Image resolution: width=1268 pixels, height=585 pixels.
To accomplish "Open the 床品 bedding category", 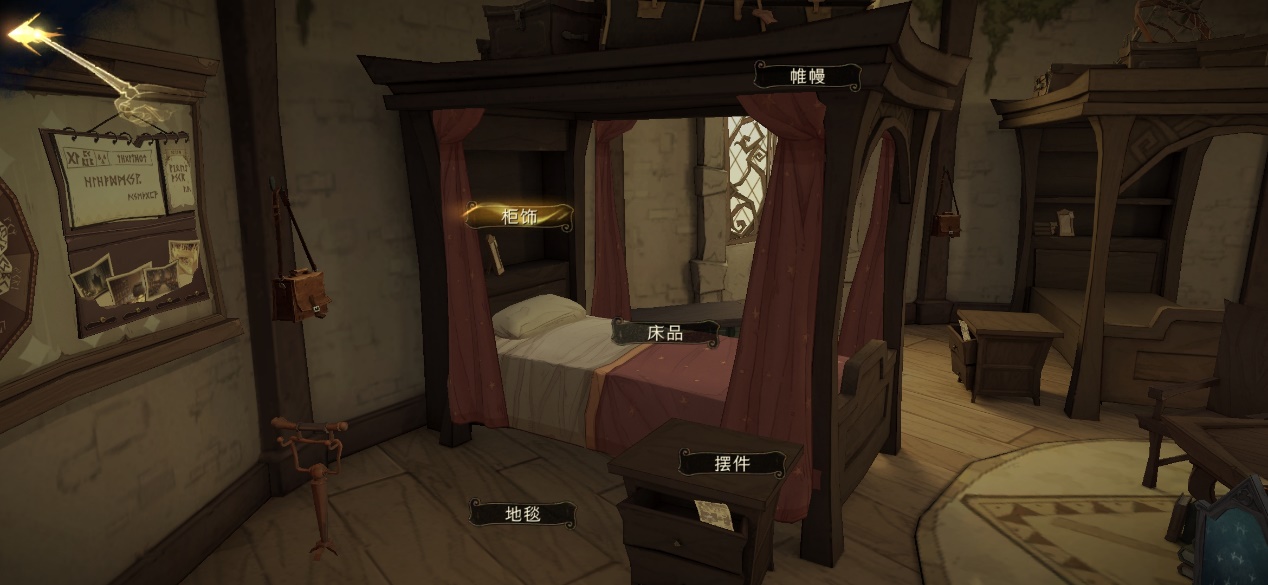I will click(x=665, y=333).
